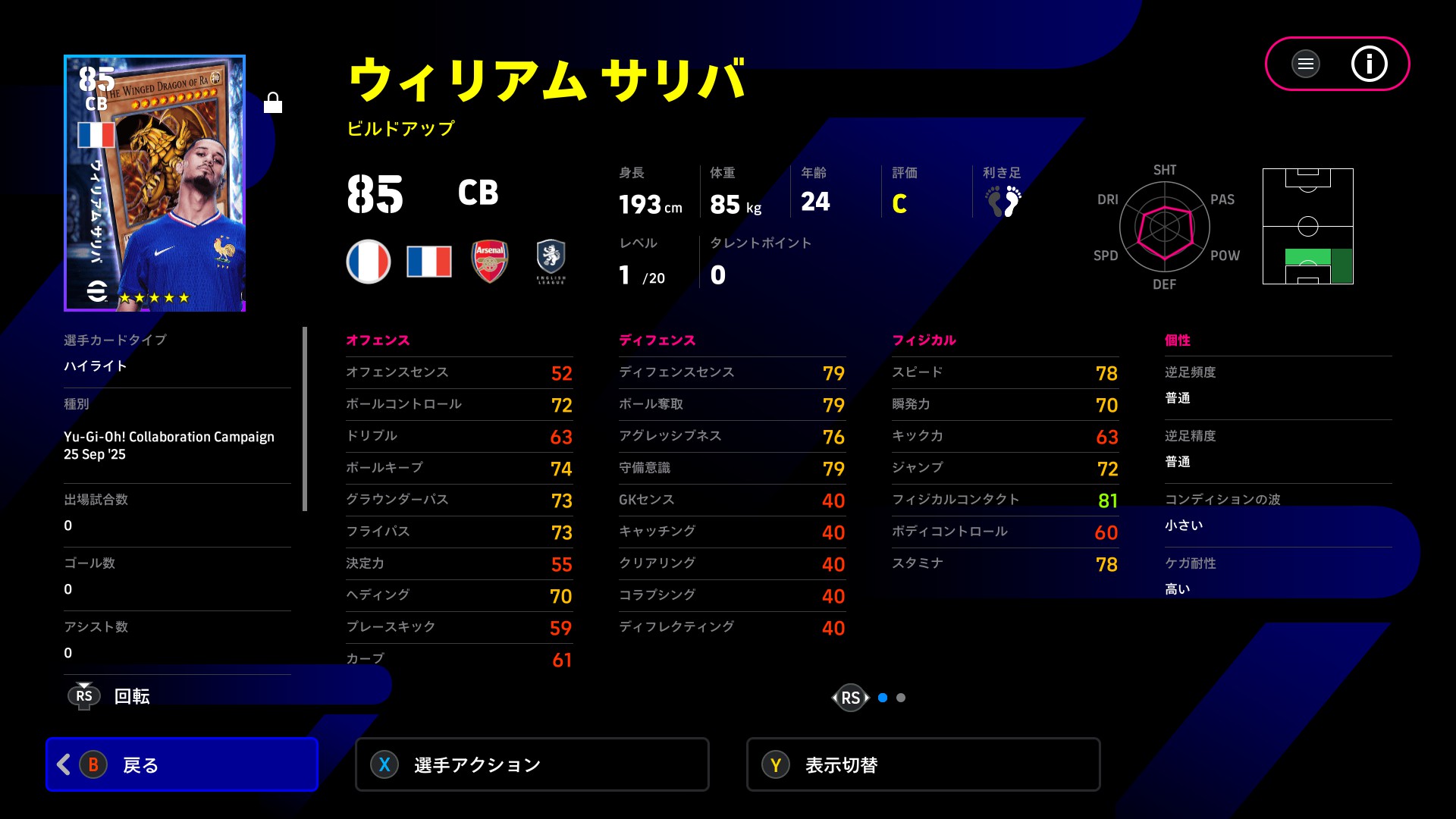Show info via the circled i icon
The width and height of the screenshot is (1456, 819).
1369,64
